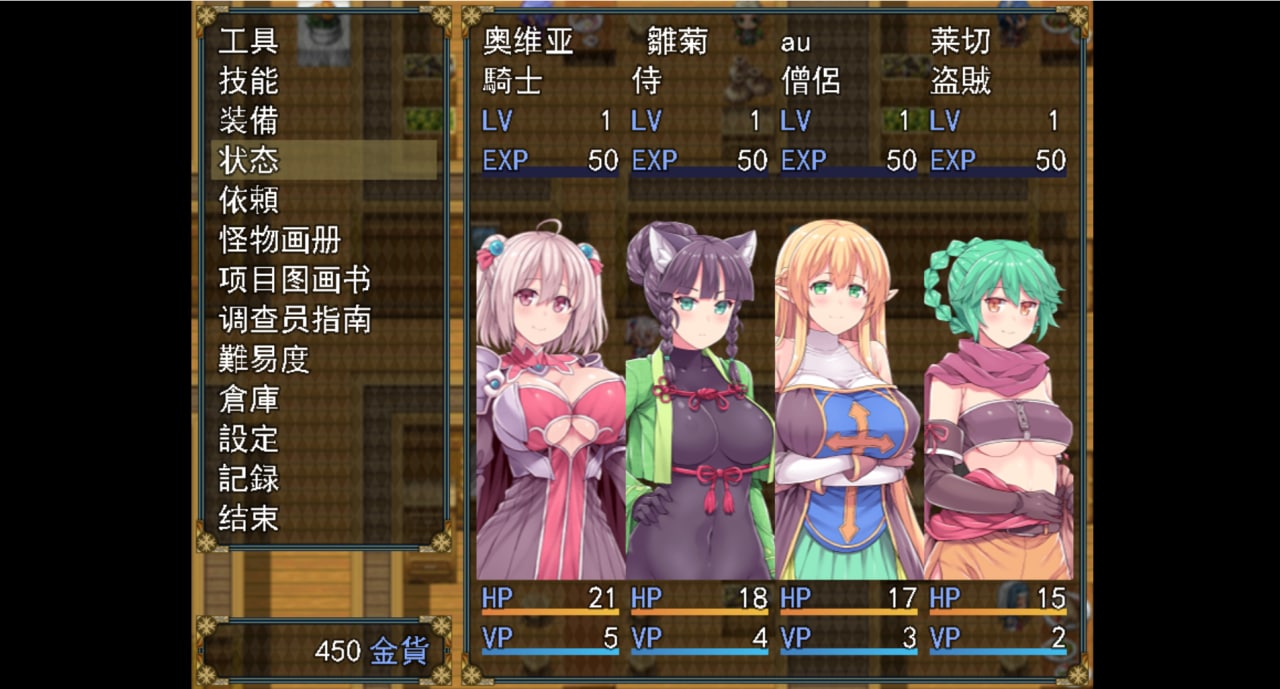
Task: Open 项目图画书 from the menu
Action: (x=294, y=280)
